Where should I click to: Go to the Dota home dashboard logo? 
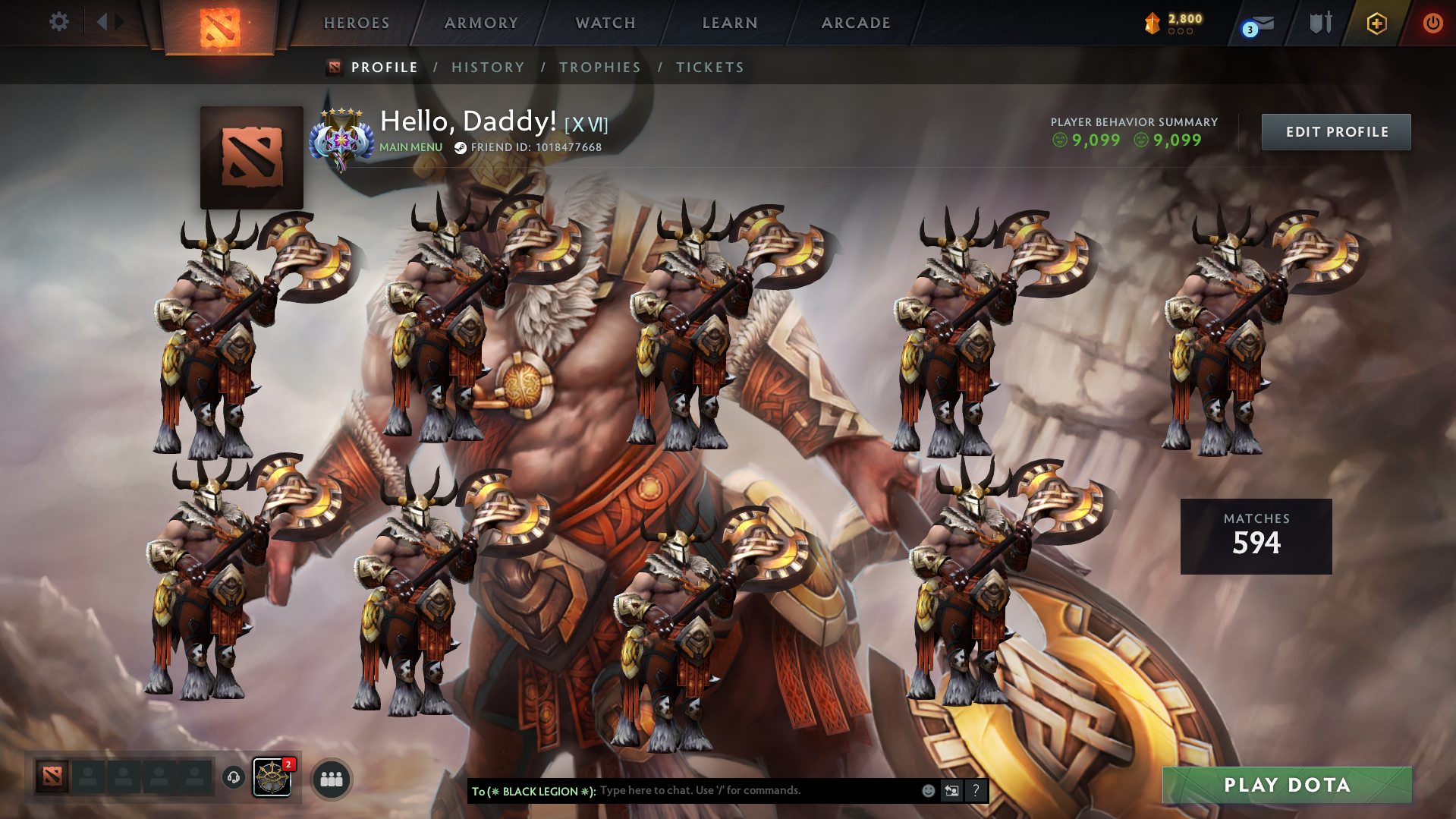[x=219, y=27]
